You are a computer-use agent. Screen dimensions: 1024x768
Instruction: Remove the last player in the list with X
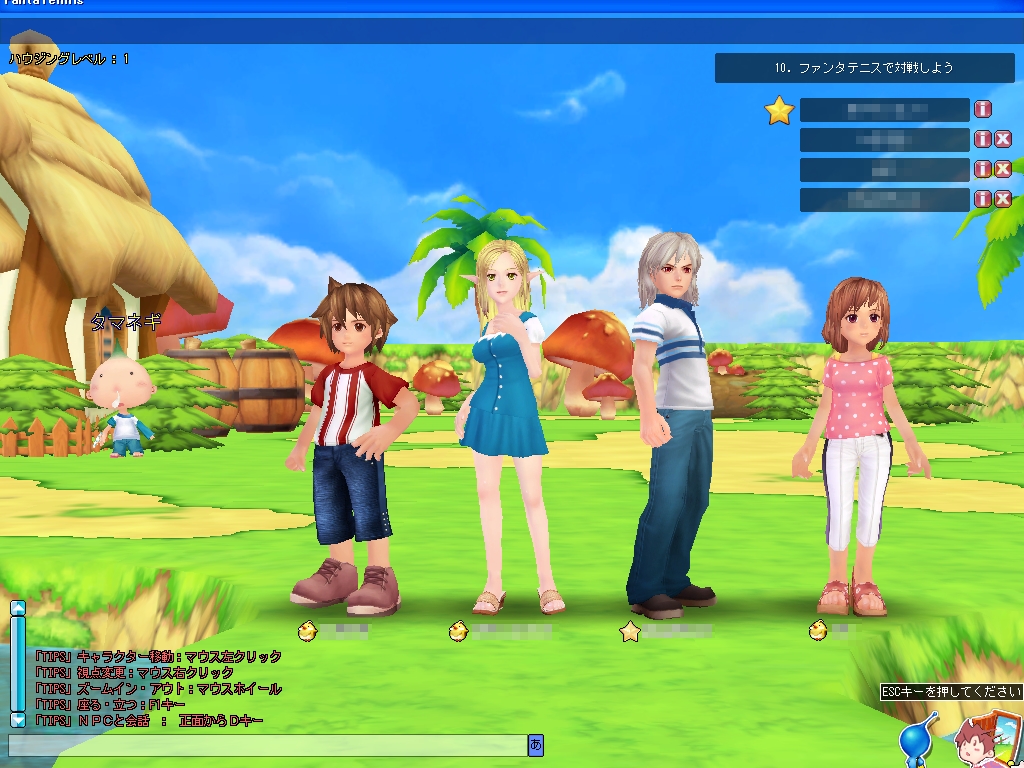coord(1002,199)
